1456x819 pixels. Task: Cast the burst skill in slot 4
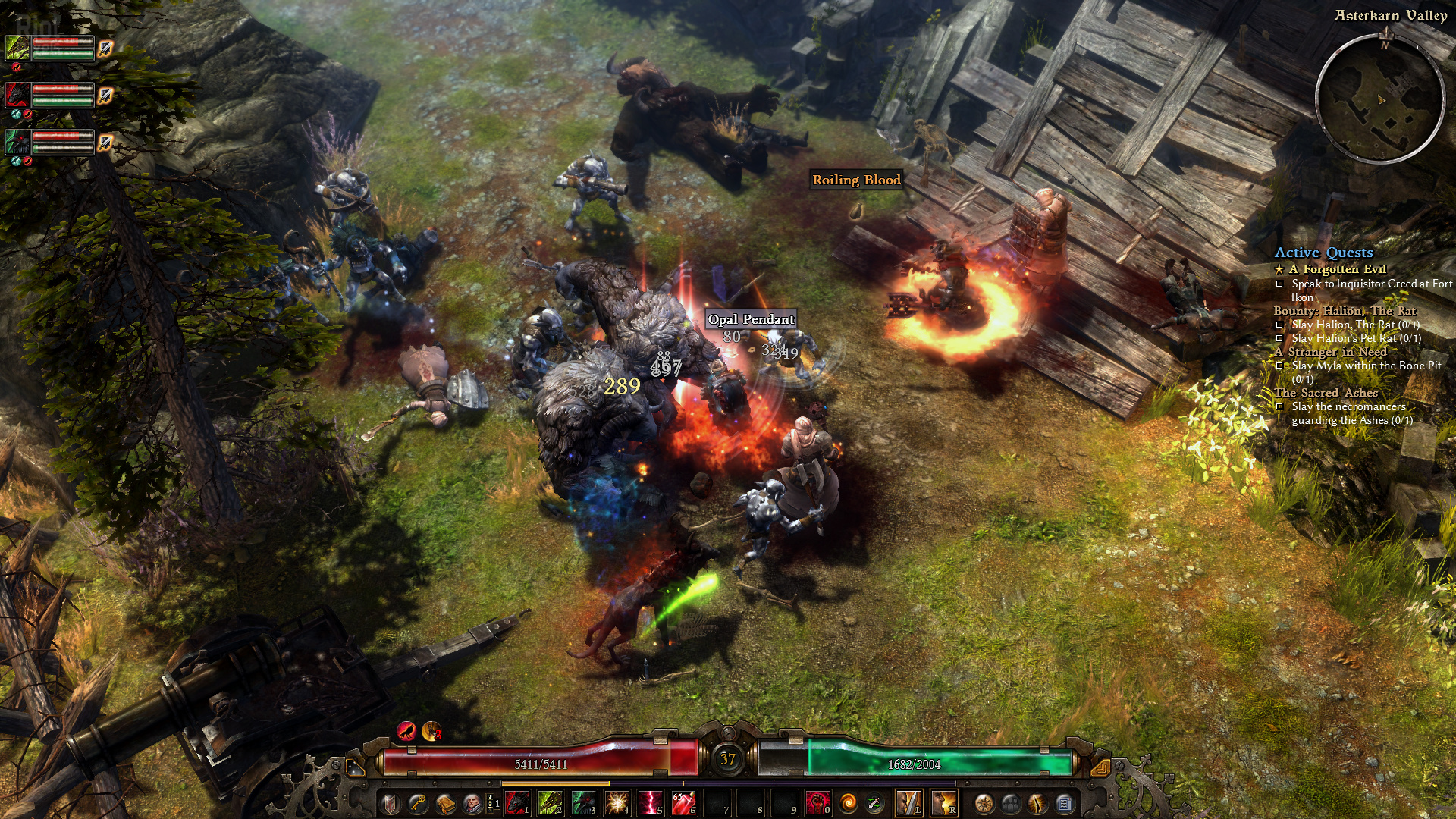(617, 803)
